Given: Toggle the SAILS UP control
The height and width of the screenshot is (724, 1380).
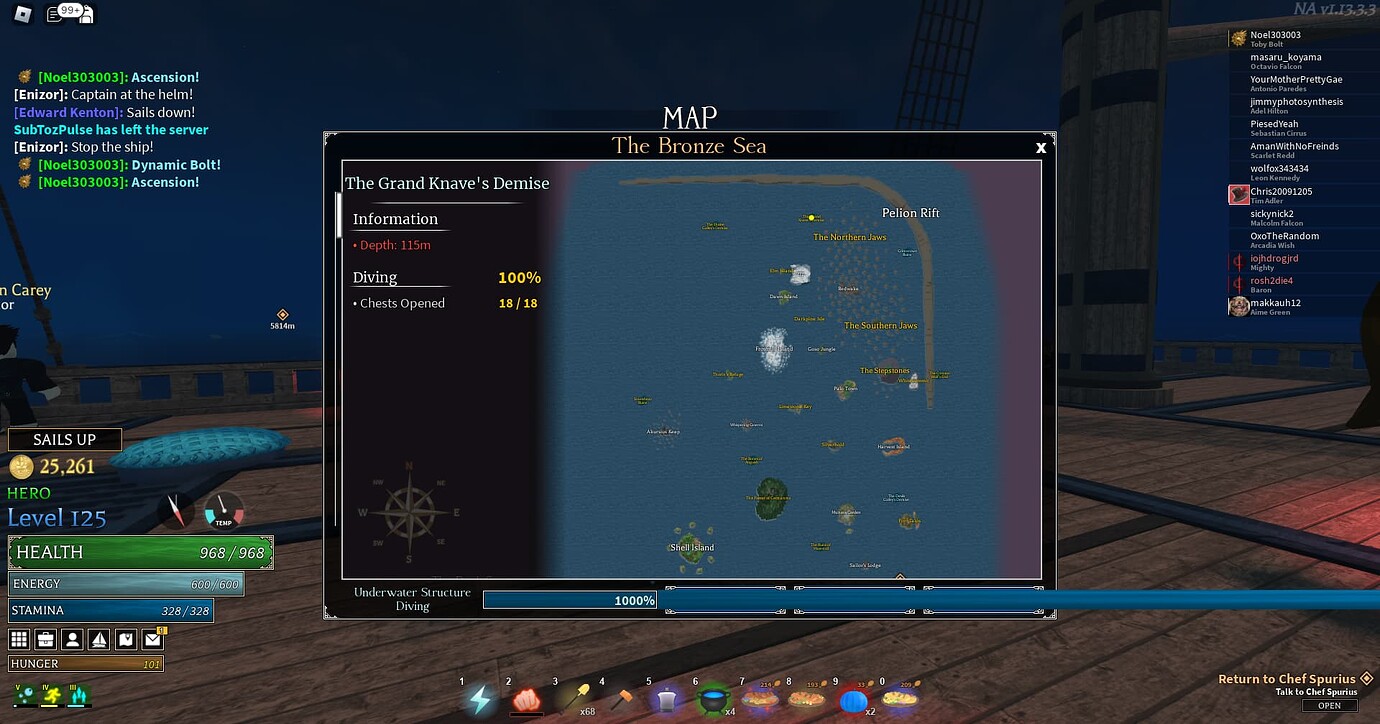Looking at the screenshot, I should point(64,439).
